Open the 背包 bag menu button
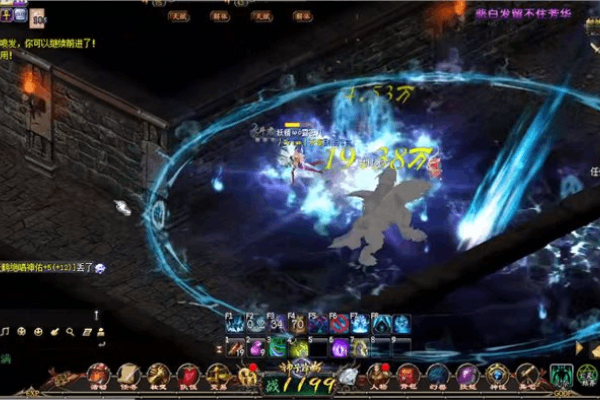This screenshot has width=600, height=400. click(x=408, y=377)
